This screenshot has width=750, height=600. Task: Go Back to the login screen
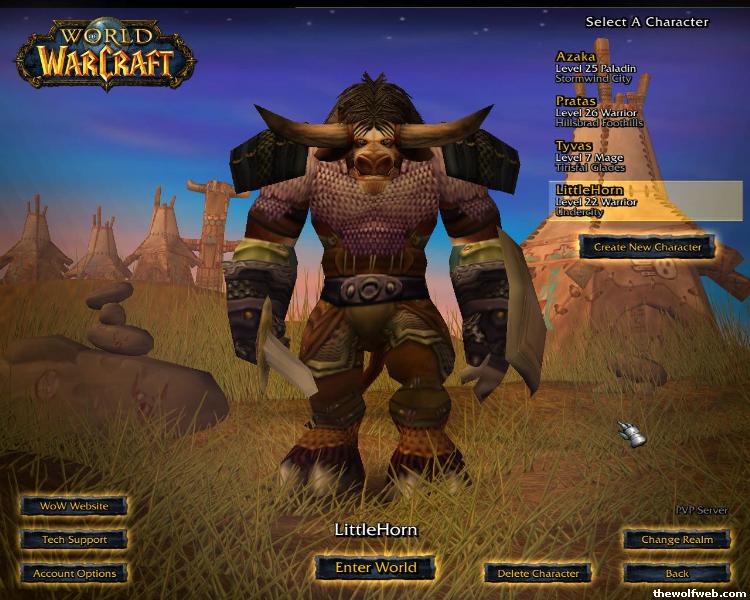677,573
